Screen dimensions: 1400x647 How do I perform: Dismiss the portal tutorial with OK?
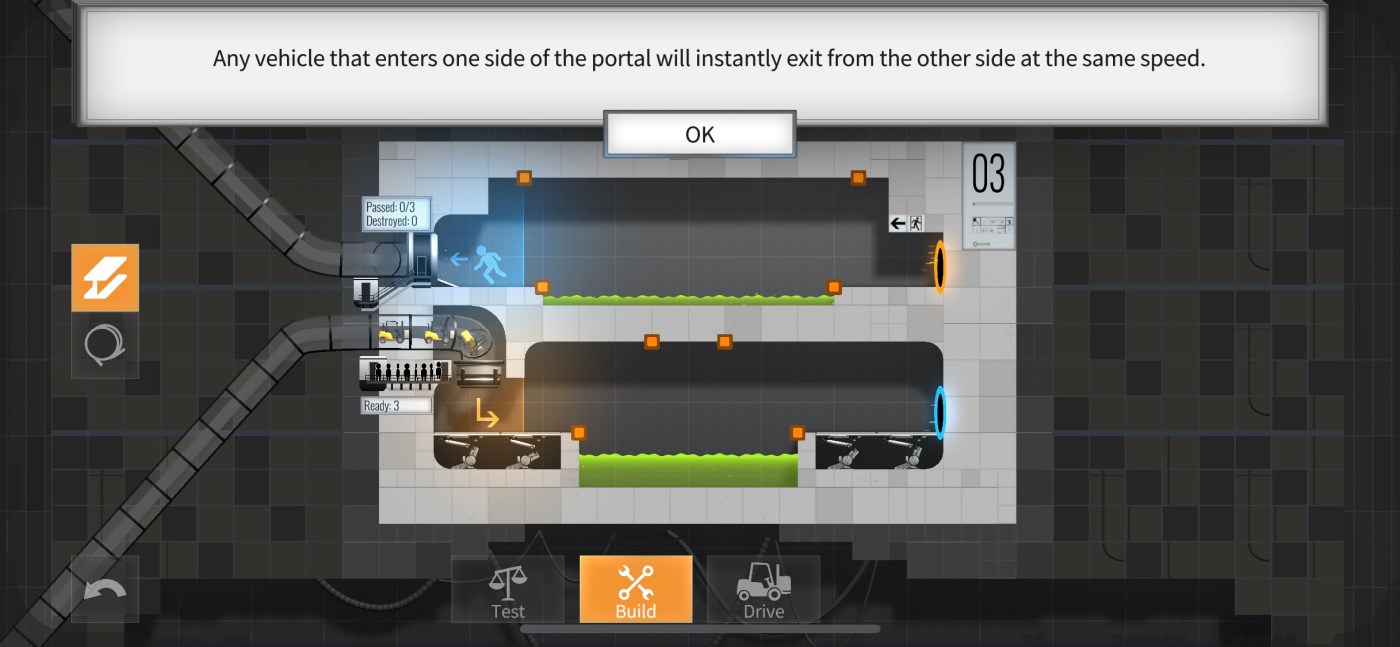coord(699,135)
